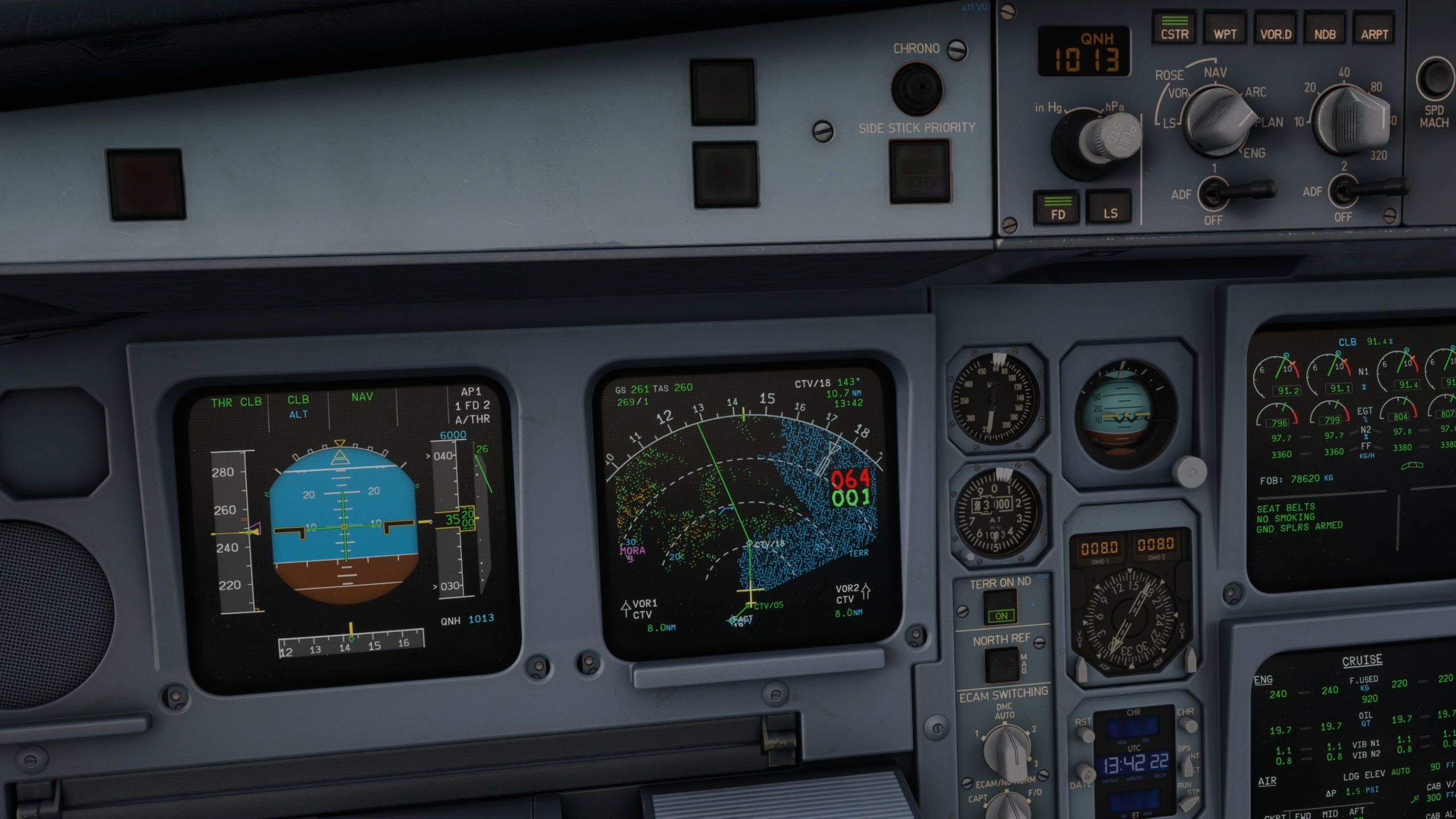Click the SIDE STICK PRIORITY button
The width and height of the screenshot is (1456, 819).
coord(919,171)
